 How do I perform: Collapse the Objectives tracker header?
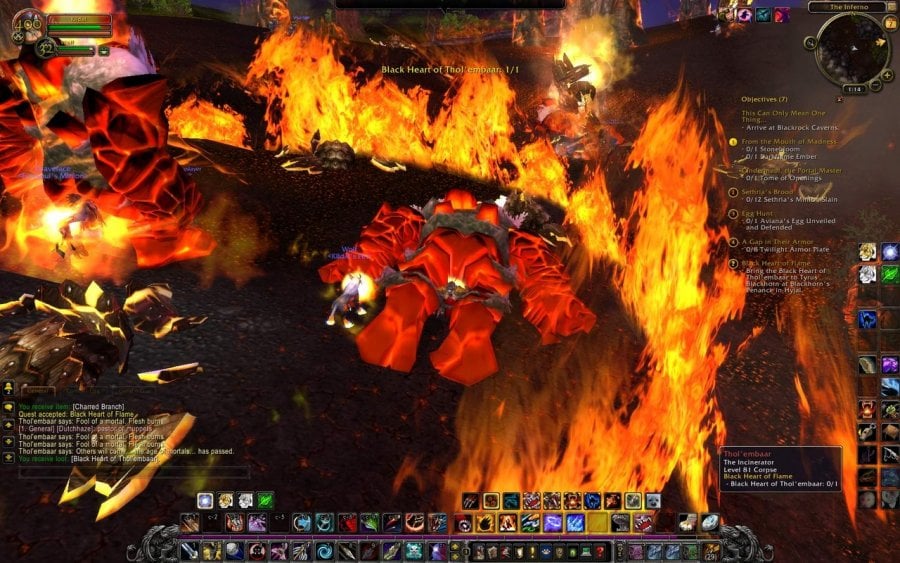click(764, 99)
